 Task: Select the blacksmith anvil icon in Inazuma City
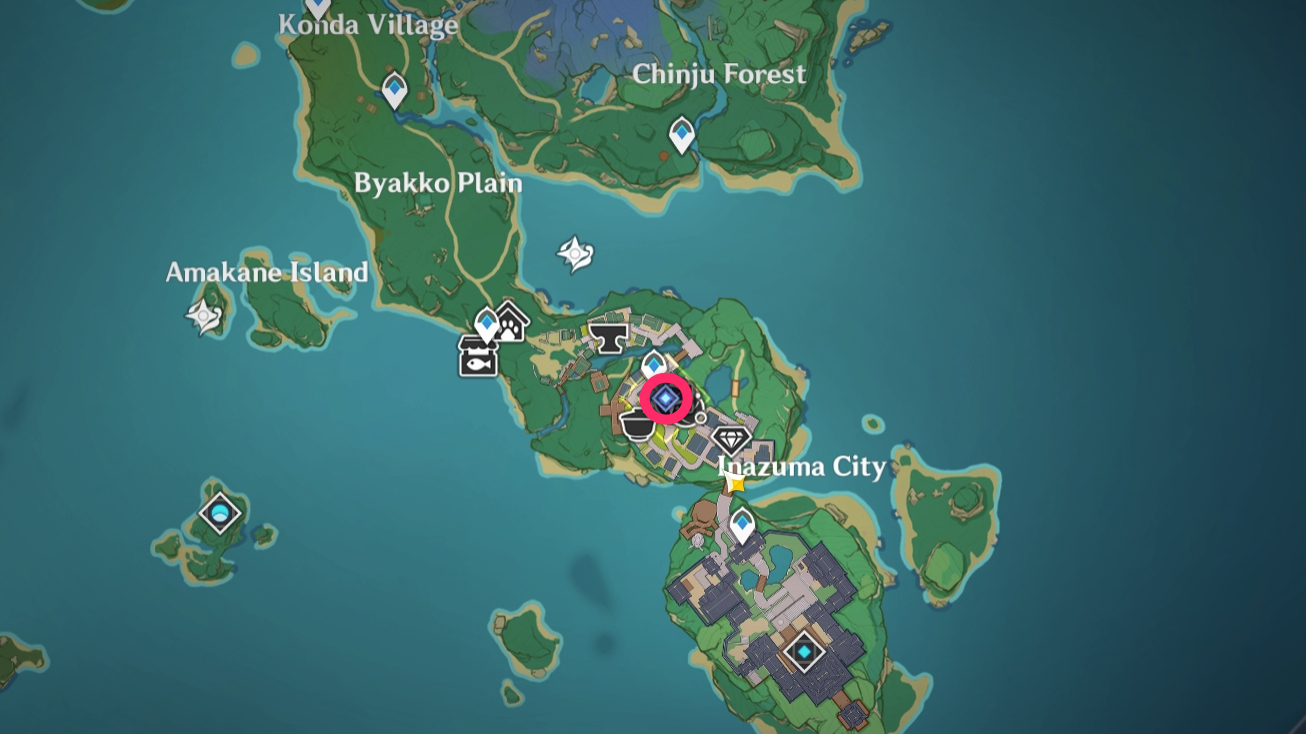click(x=607, y=340)
